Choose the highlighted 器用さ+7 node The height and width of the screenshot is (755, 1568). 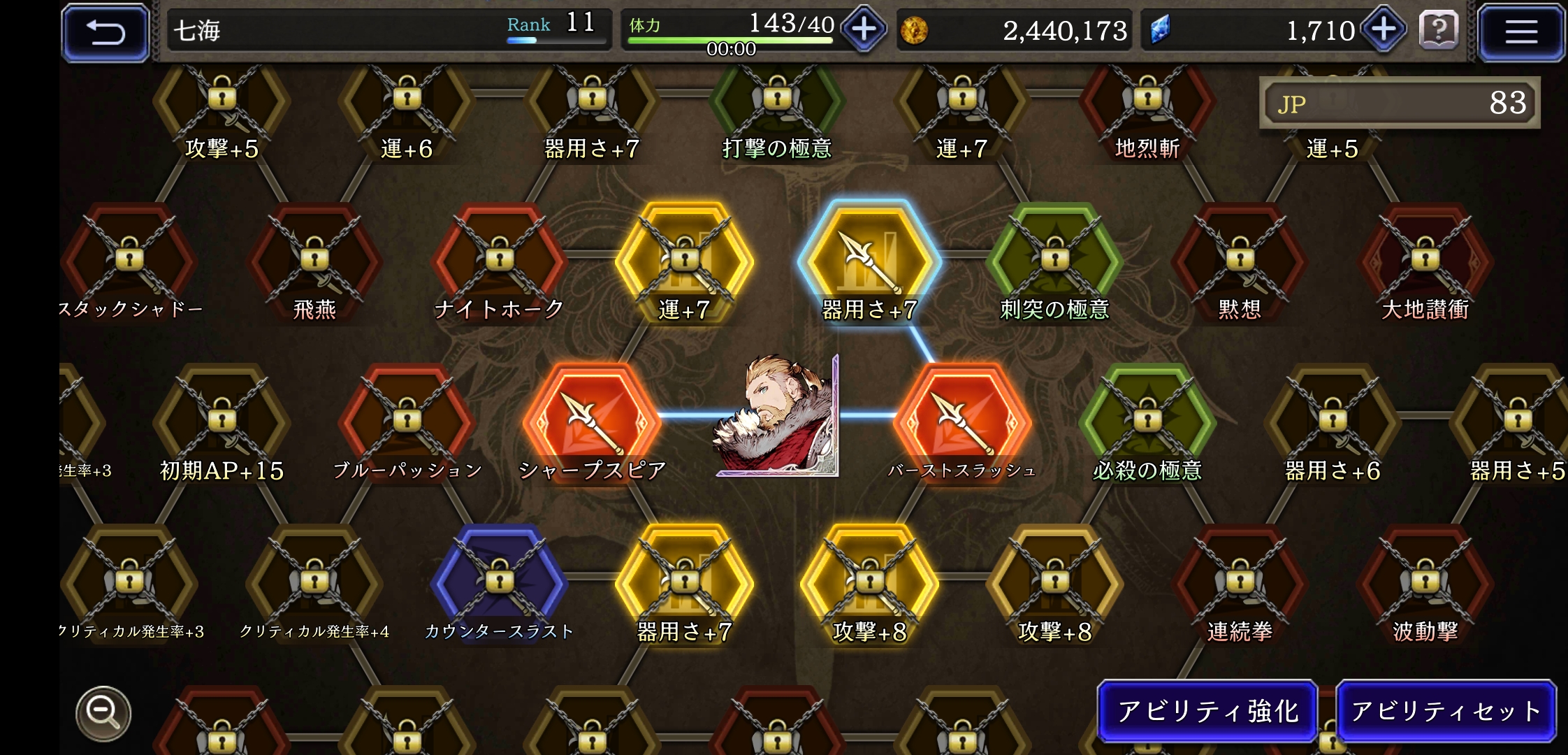click(x=869, y=260)
